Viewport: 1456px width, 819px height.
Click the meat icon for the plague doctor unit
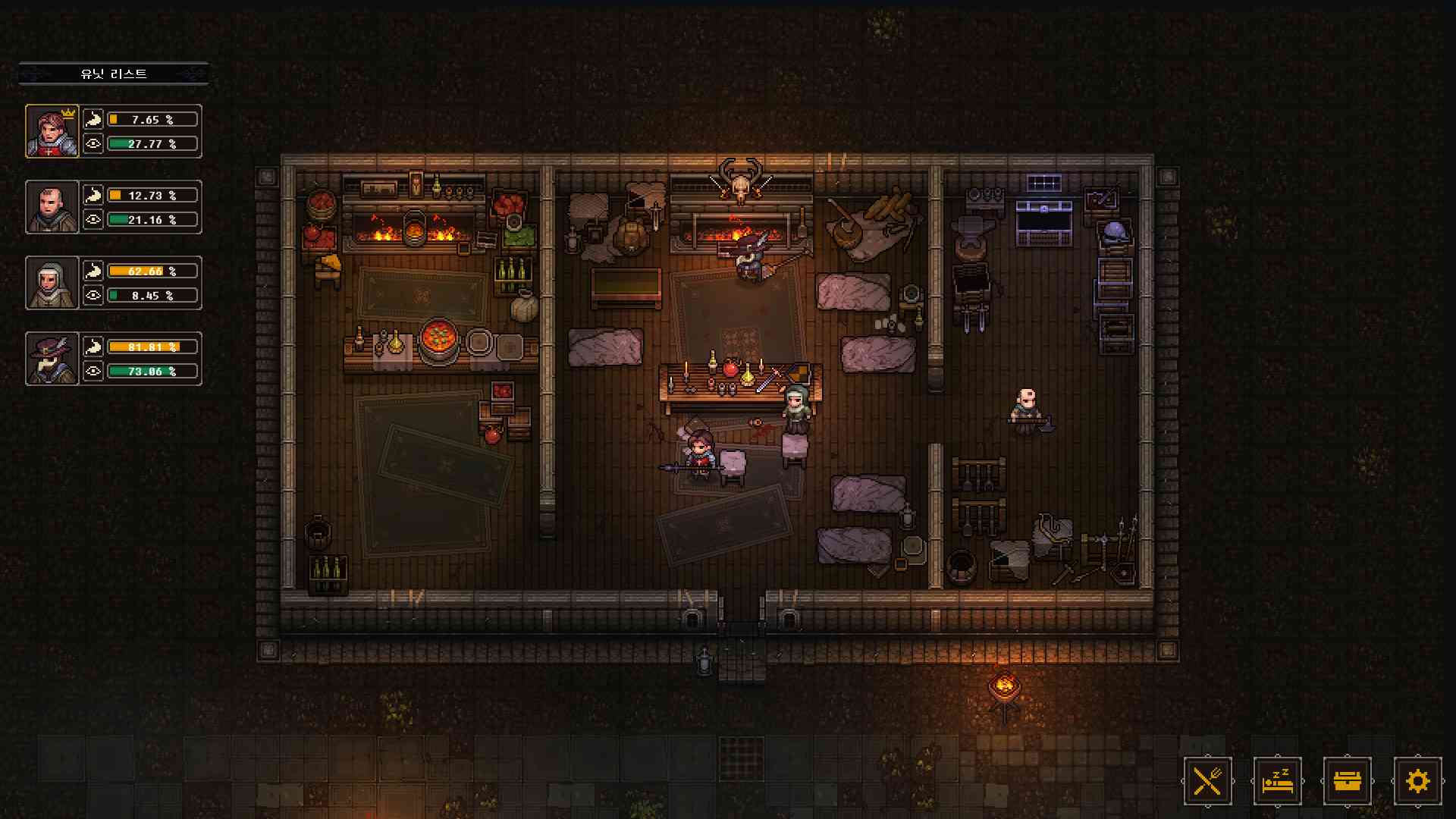tap(93, 347)
